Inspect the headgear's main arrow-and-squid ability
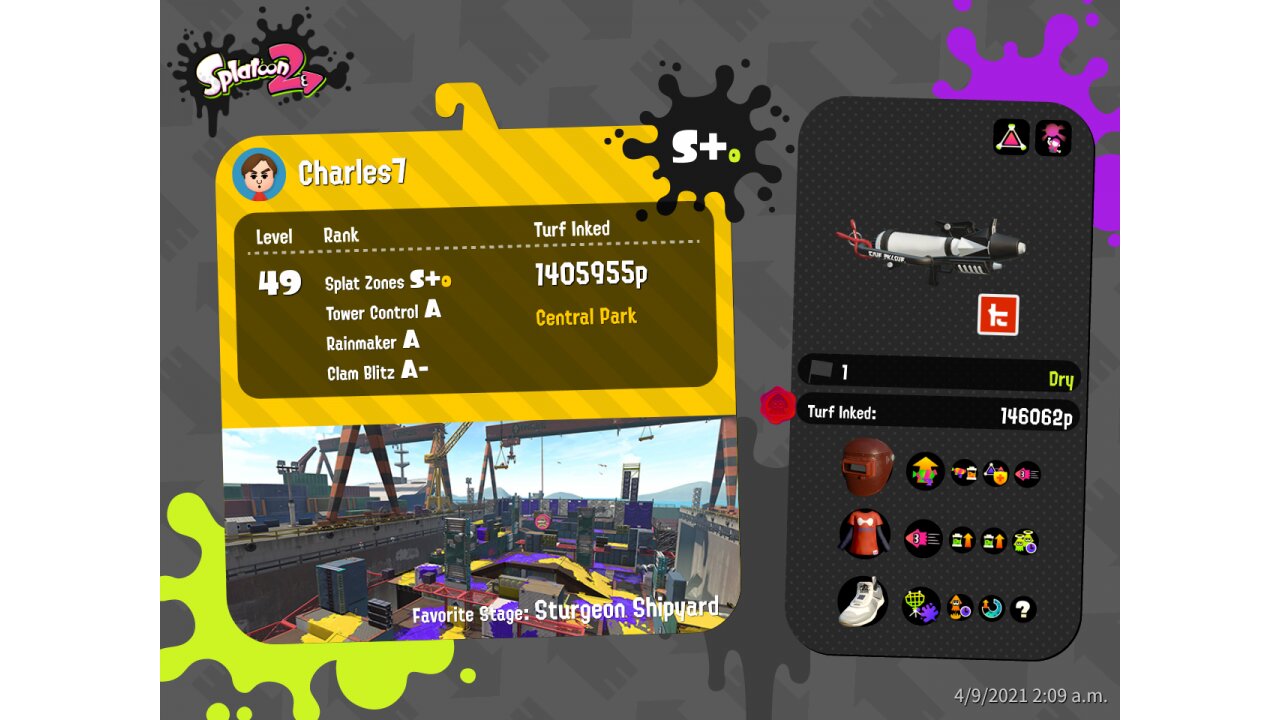 (x=925, y=470)
